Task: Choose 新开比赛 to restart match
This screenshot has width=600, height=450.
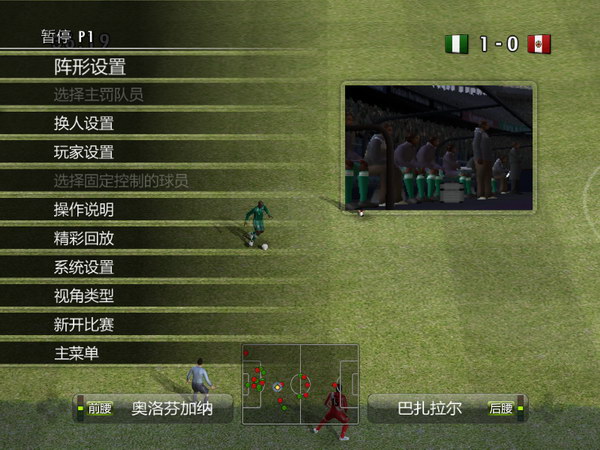Action: tap(84, 325)
